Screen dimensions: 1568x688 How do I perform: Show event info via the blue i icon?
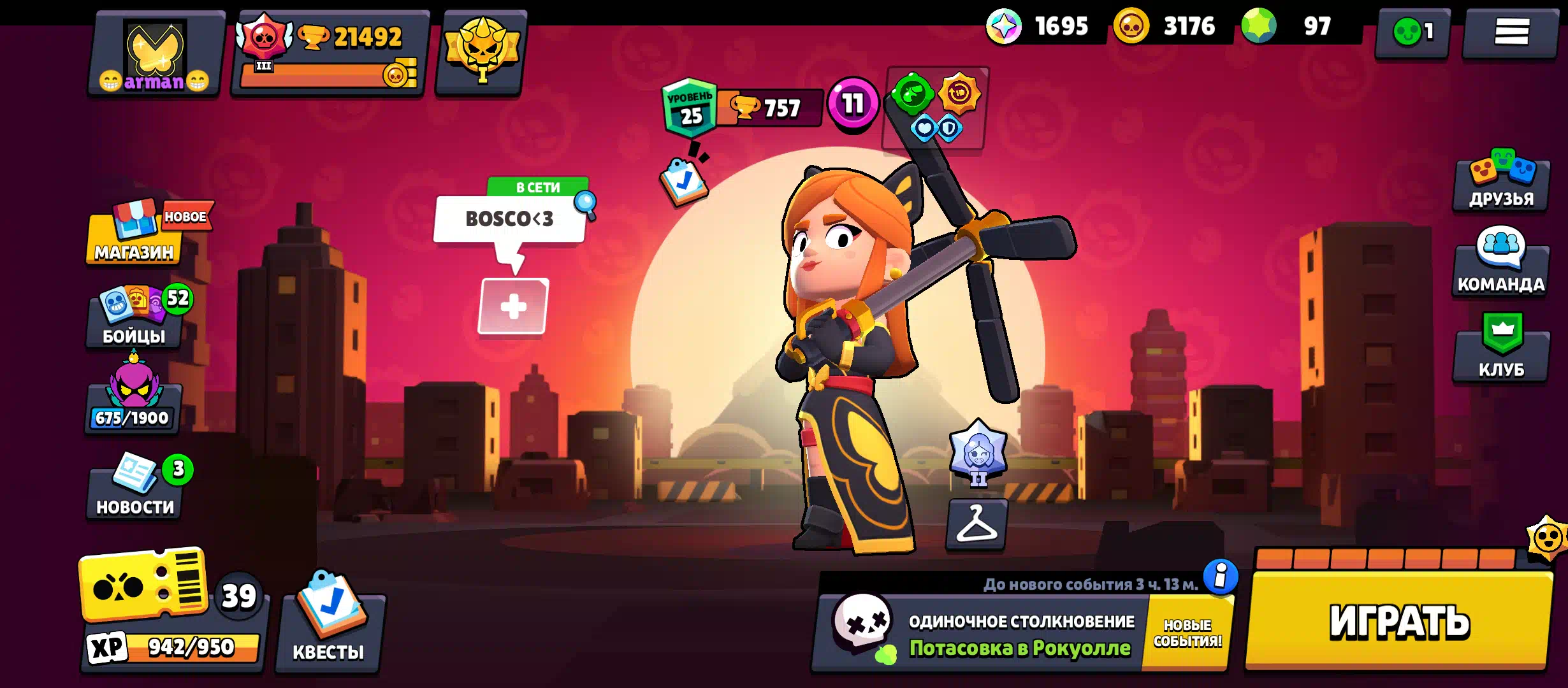[1221, 577]
